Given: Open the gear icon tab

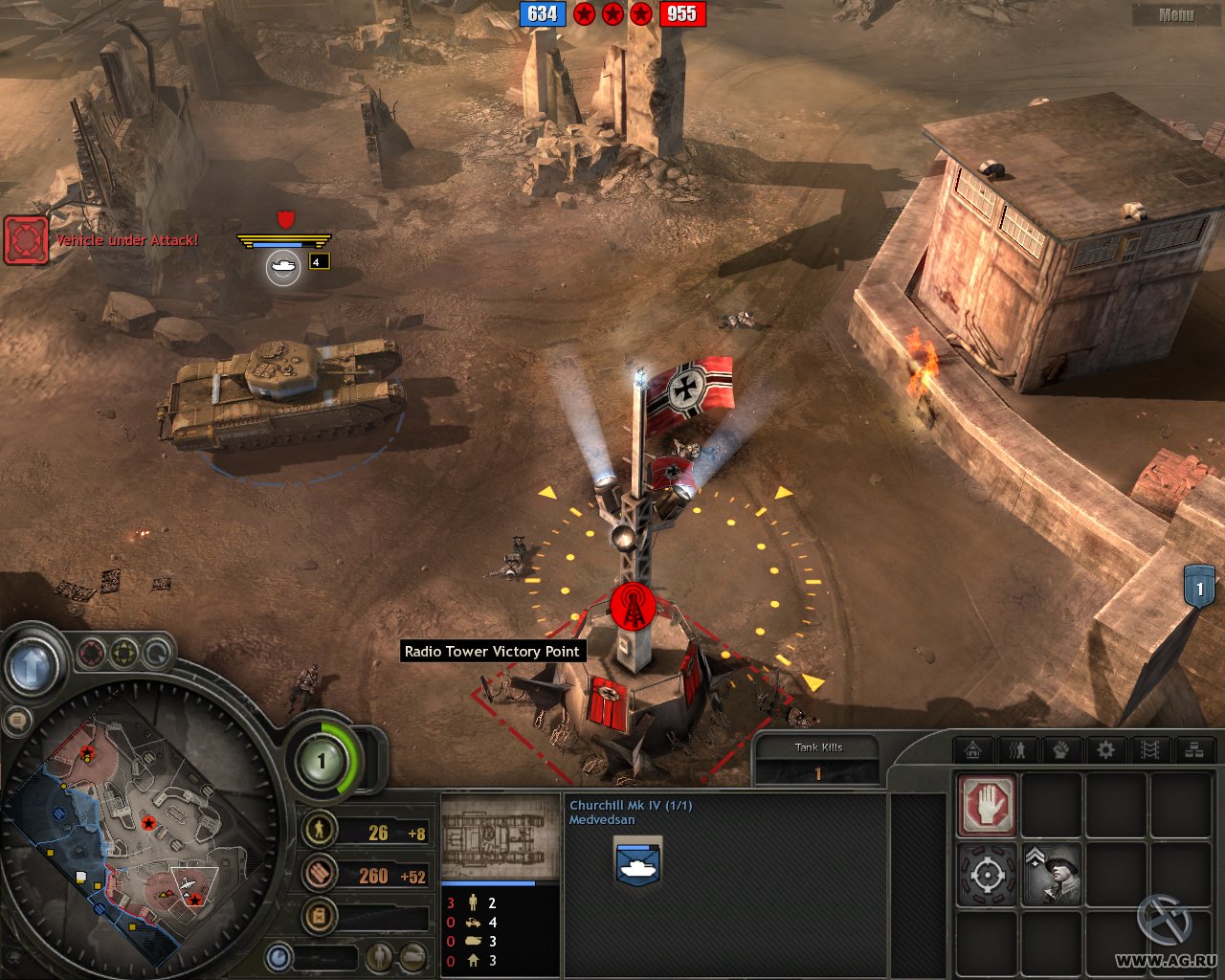Looking at the screenshot, I should [1105, 750].
